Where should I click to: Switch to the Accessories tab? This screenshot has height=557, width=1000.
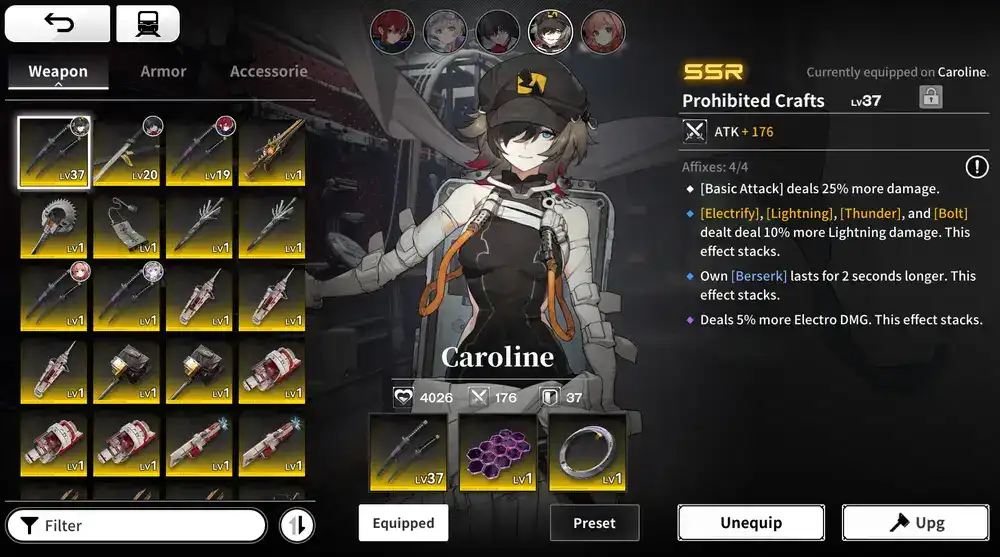[268, 71]
